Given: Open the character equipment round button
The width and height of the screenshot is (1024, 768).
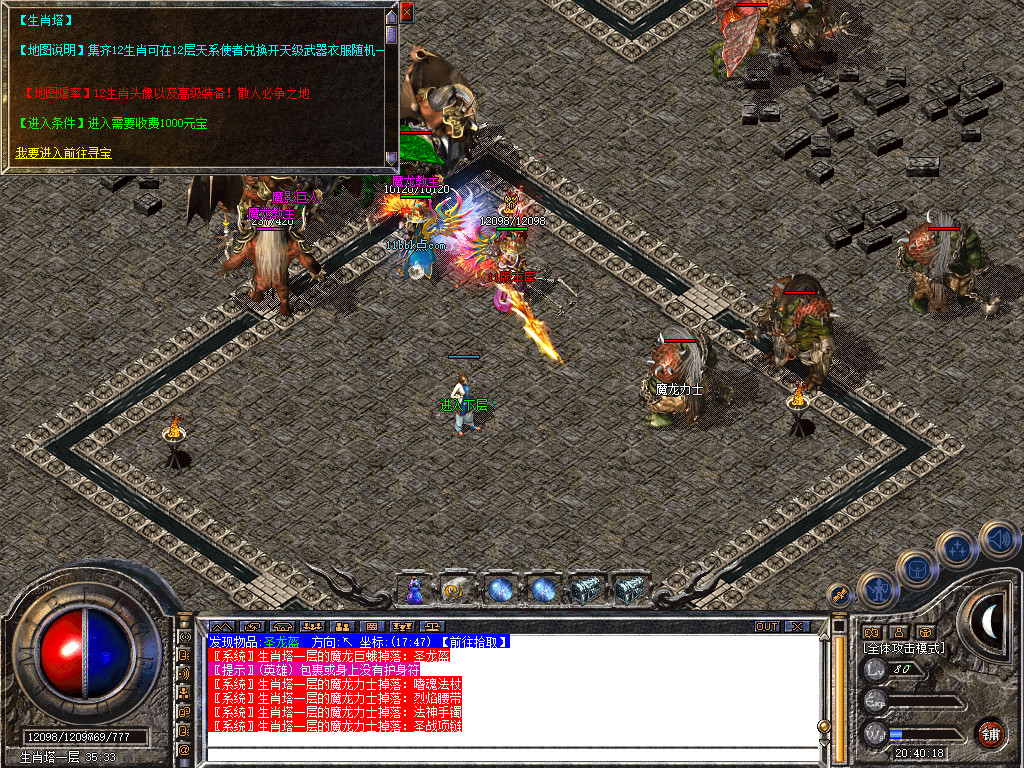Looking at the screenshot, I should [x=878, y=589].
